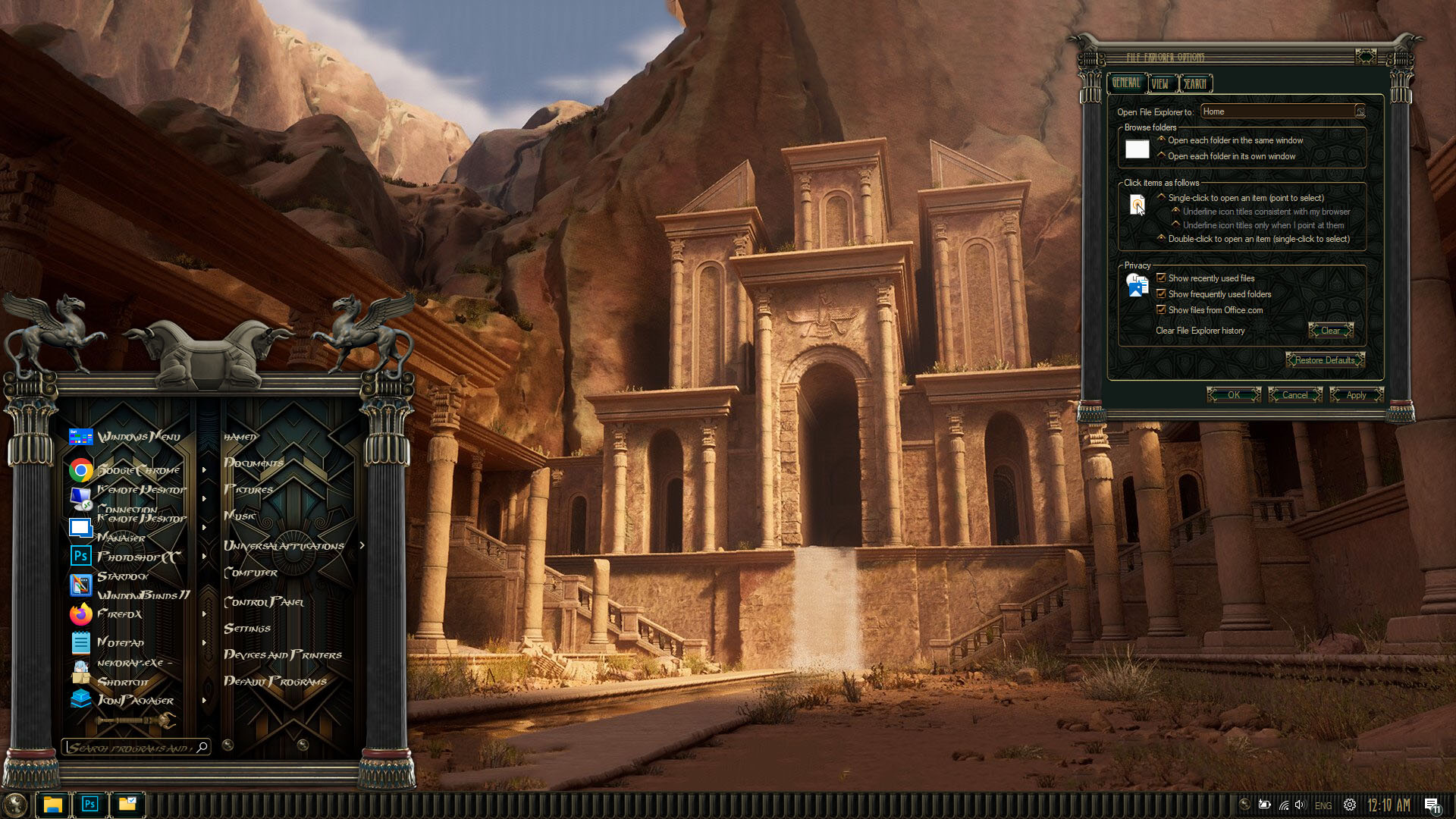This screenshot has width=1456, height=819.
Task: Open the Photoshop taskbar icon
Action: click(x=89, y=805)
